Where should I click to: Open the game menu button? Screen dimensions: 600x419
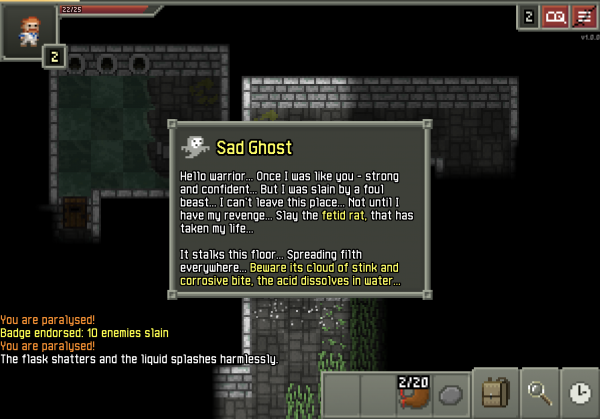point(583,17)
